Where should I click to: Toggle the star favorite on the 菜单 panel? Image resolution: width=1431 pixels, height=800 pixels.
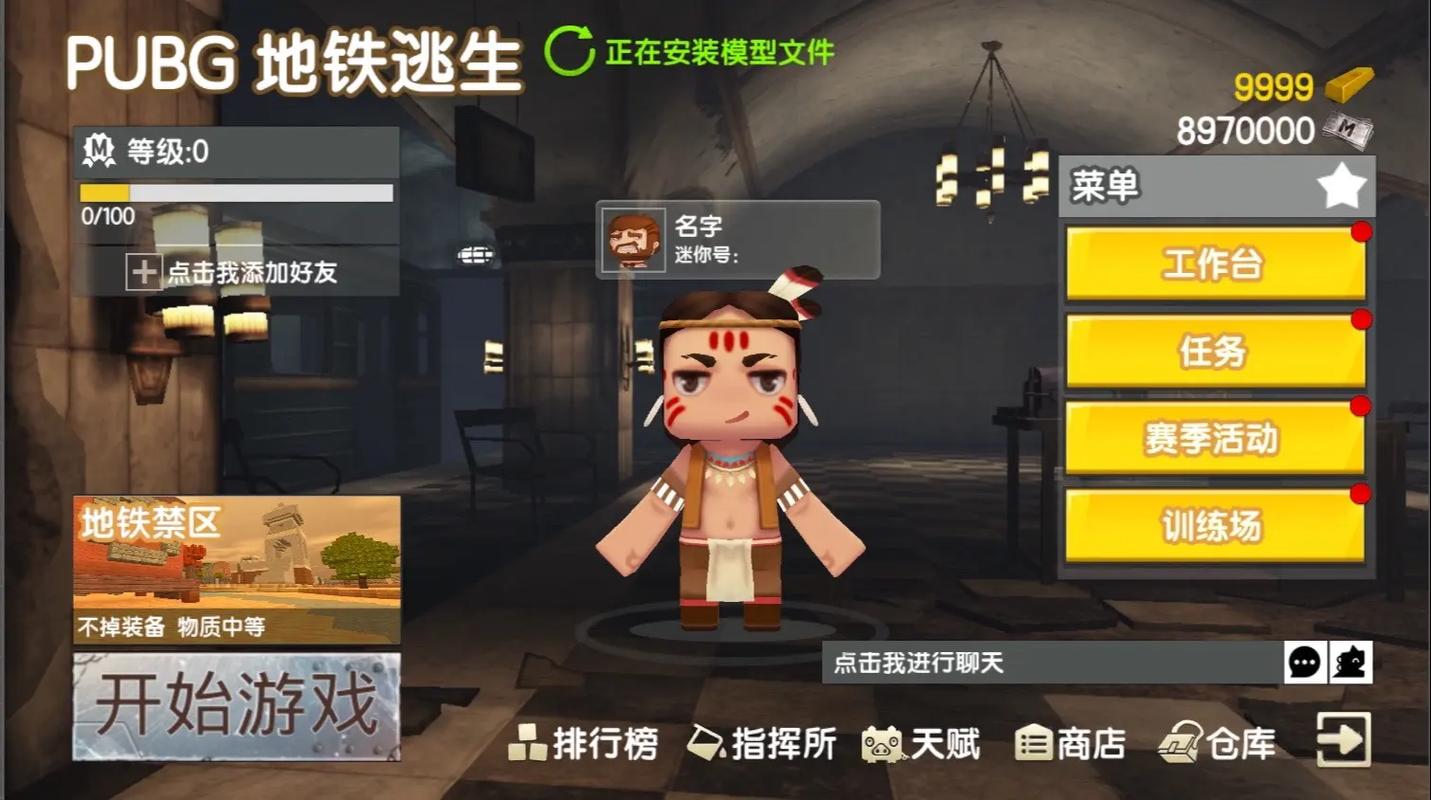[1339, 184]
